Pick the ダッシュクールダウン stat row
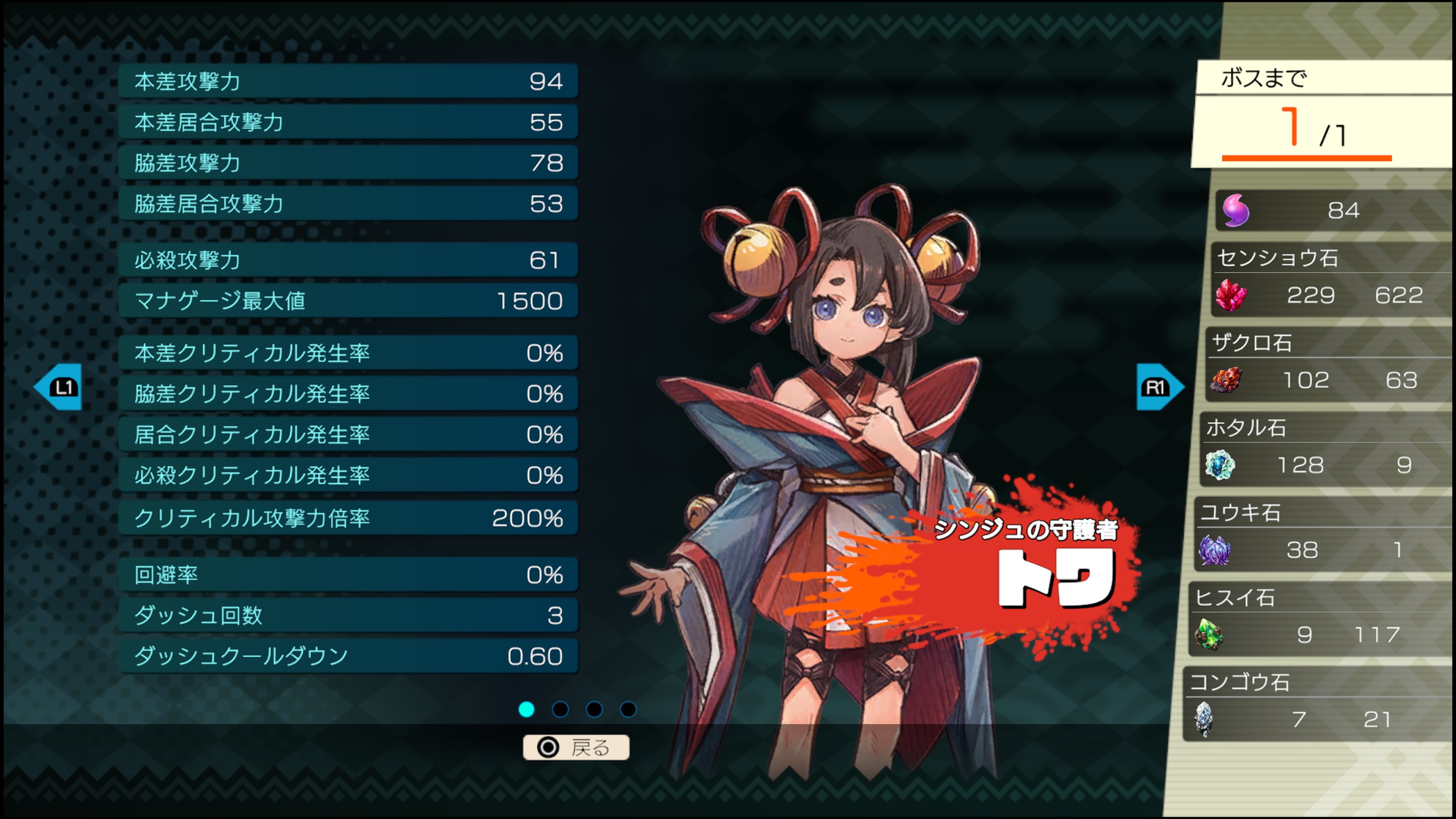 click(348, 656)
